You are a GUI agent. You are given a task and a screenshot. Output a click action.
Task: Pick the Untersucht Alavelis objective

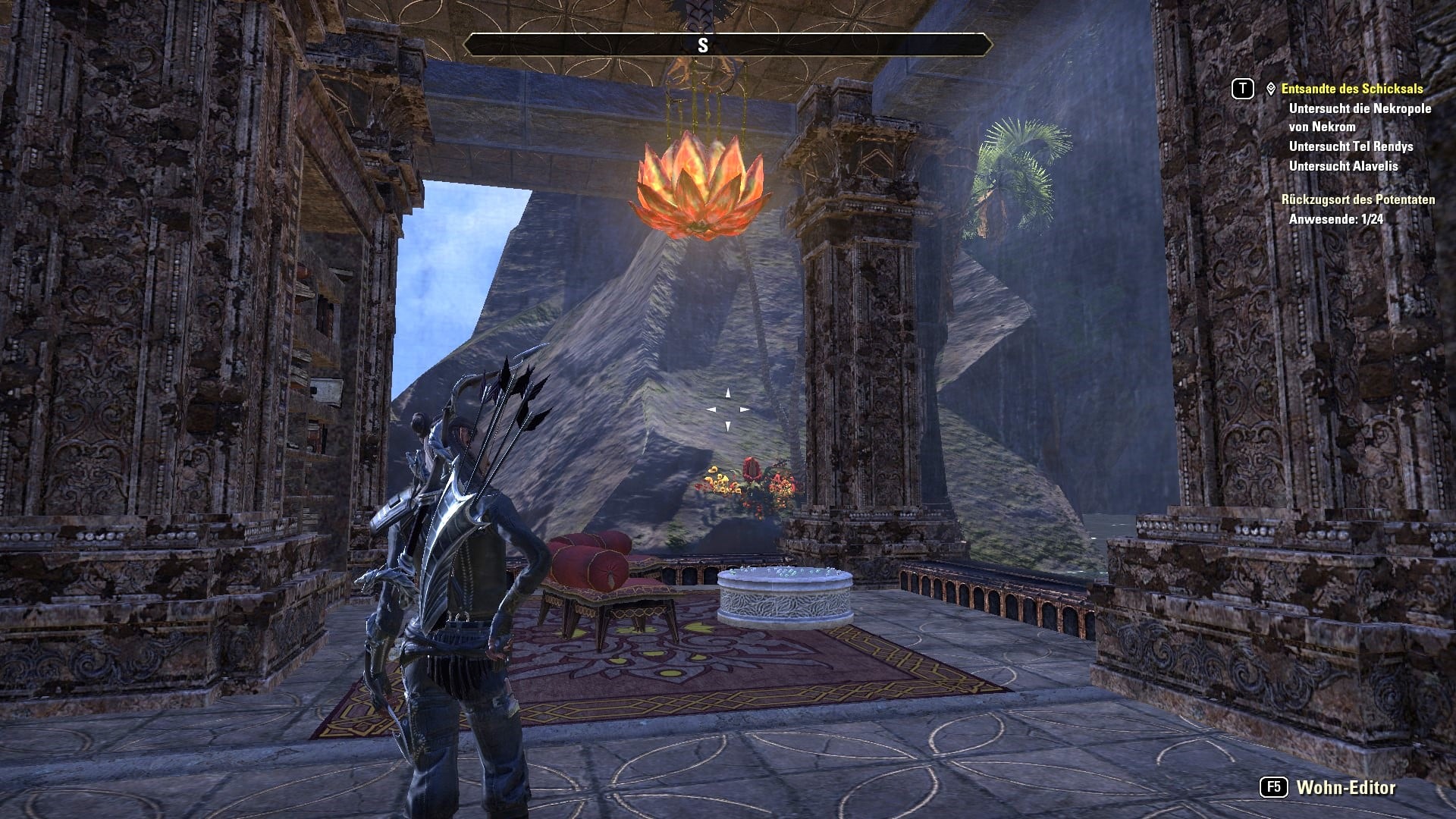tap(1343, 166)
